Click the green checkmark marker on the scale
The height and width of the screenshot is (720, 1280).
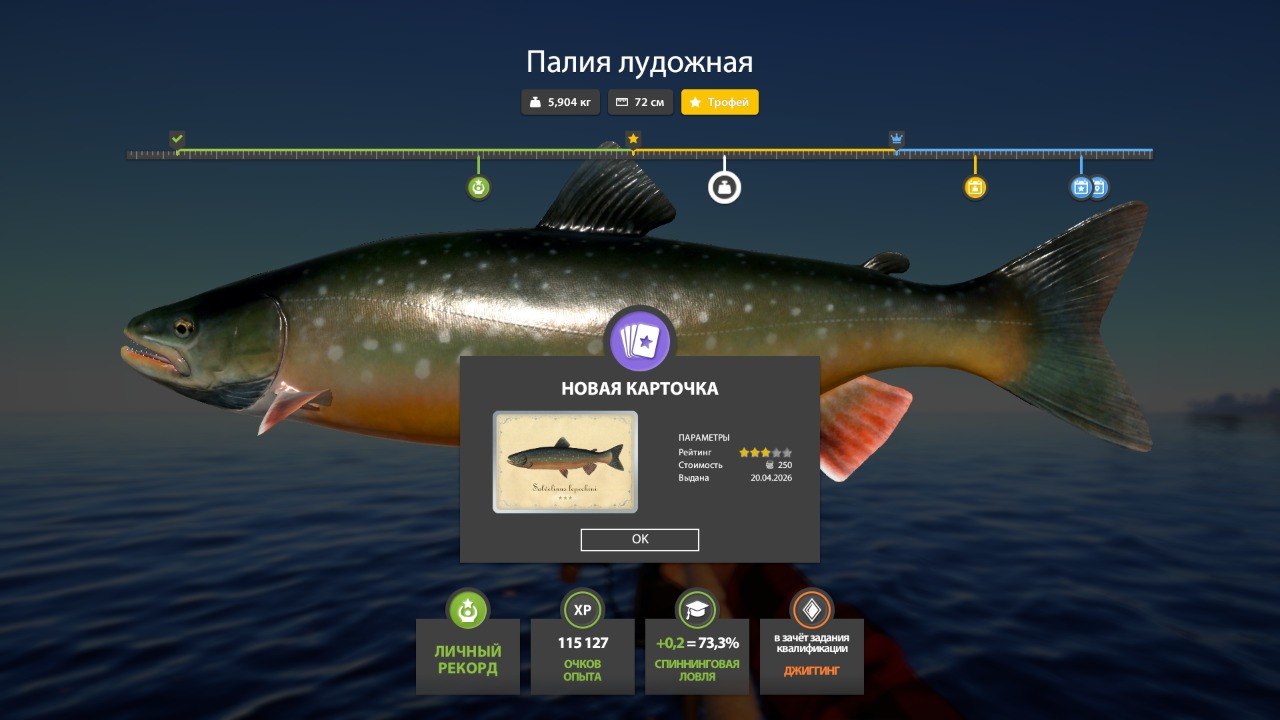click(177, 137)
